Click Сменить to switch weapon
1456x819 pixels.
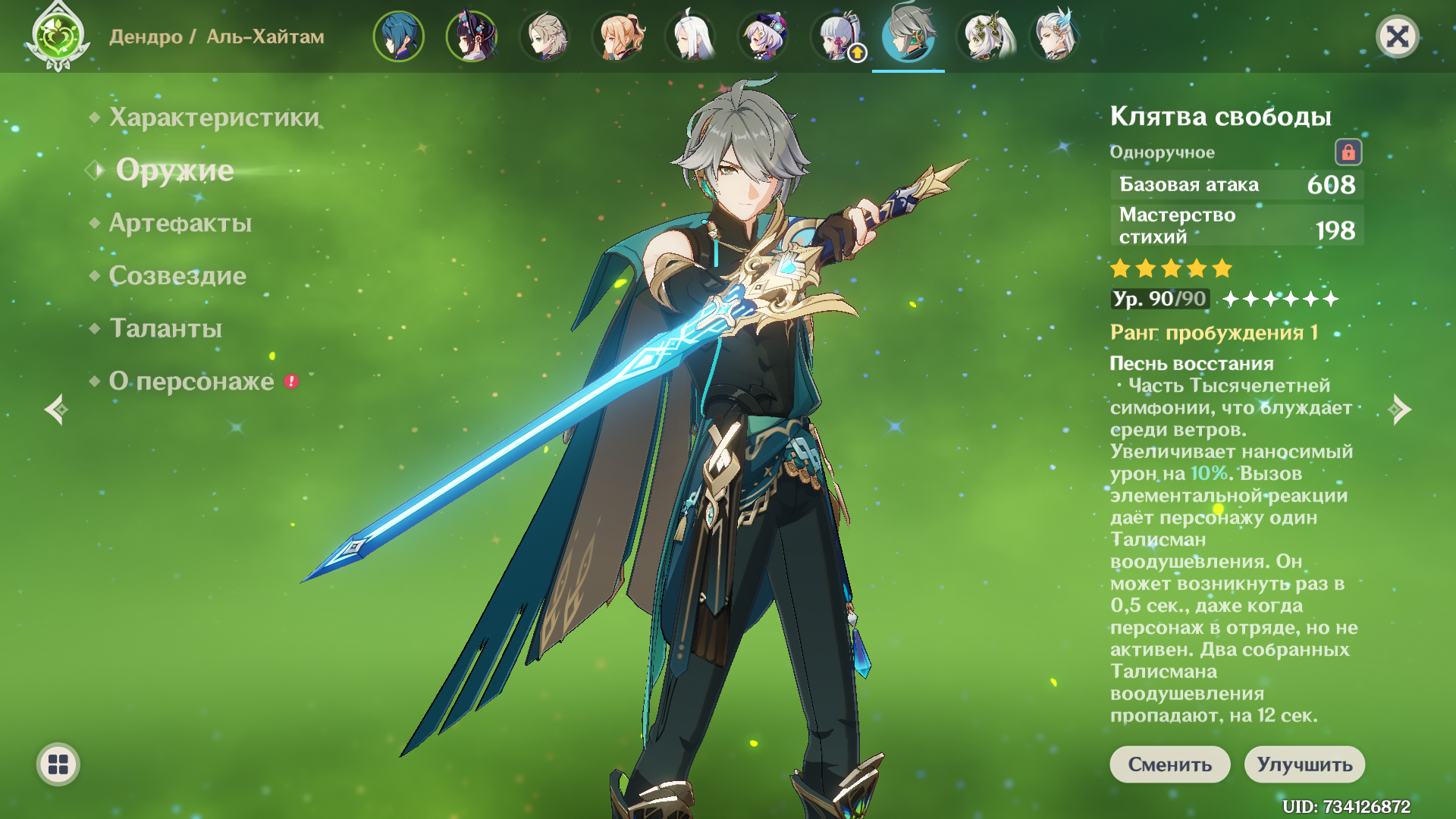(1169, 764)
